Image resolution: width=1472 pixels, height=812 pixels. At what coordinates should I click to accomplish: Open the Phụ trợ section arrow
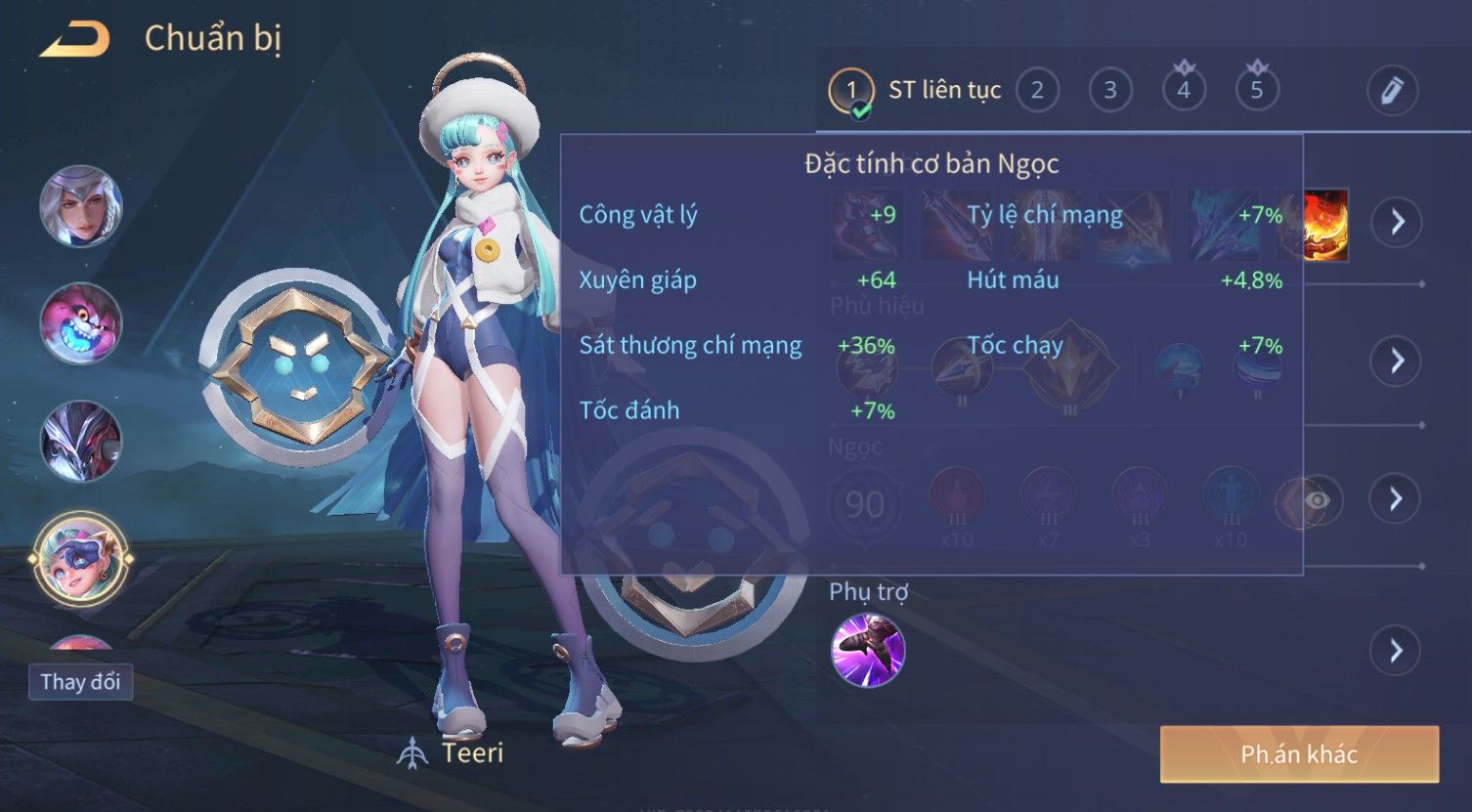(x=1397, y=650)
